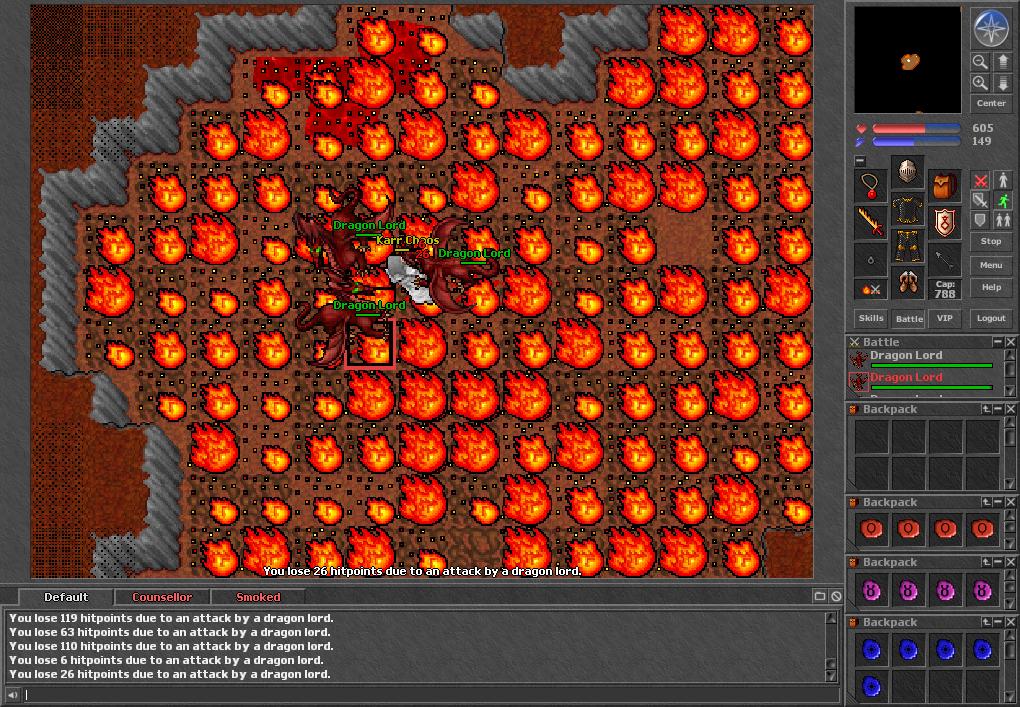Log out of the game
Image resolution: width=1020 pixels, height=707 pixels.
[x=990, y=318]
